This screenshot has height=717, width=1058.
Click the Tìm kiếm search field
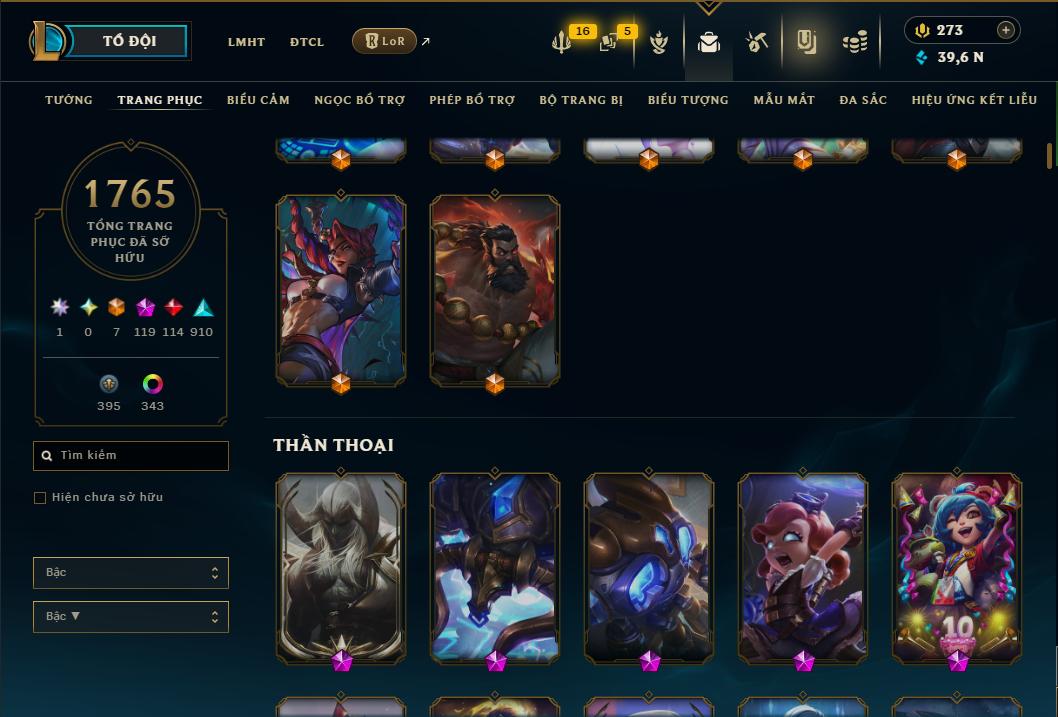pyautogui.click(x=131, y=456)
